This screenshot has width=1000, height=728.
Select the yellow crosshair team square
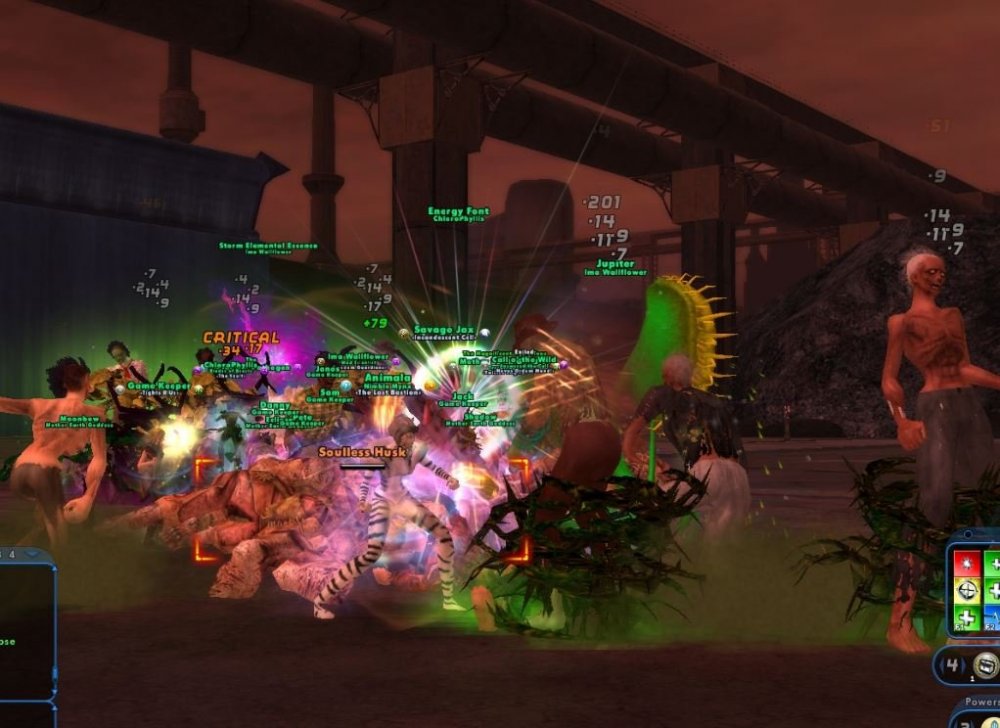point(965,591)
